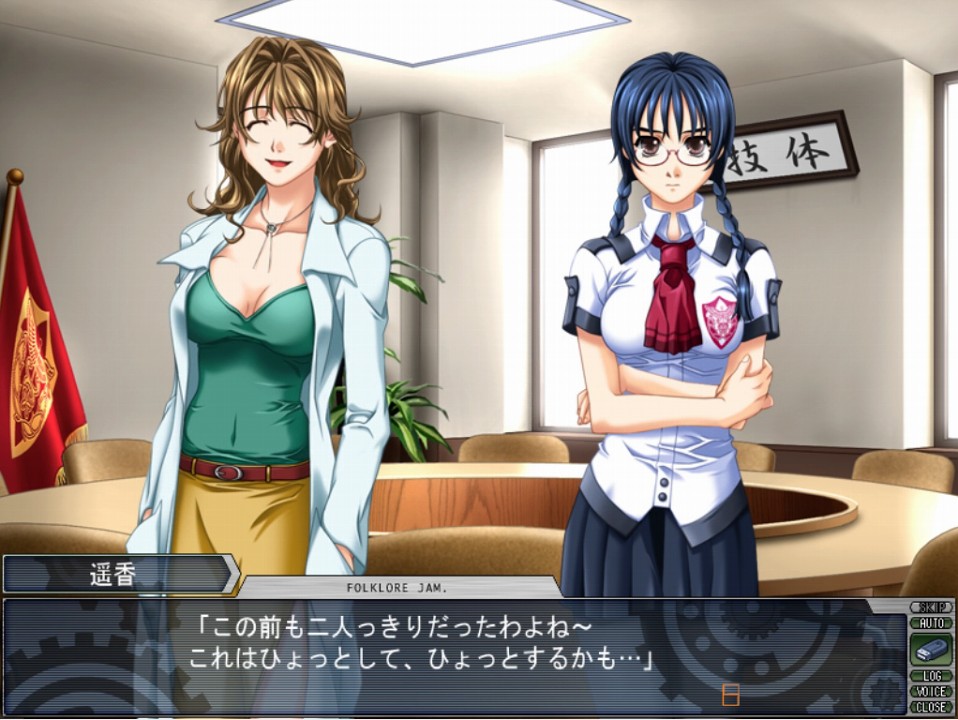Replay the line with the VOICE button
This screenshot has height=720, width=958.
coord(930,691)
